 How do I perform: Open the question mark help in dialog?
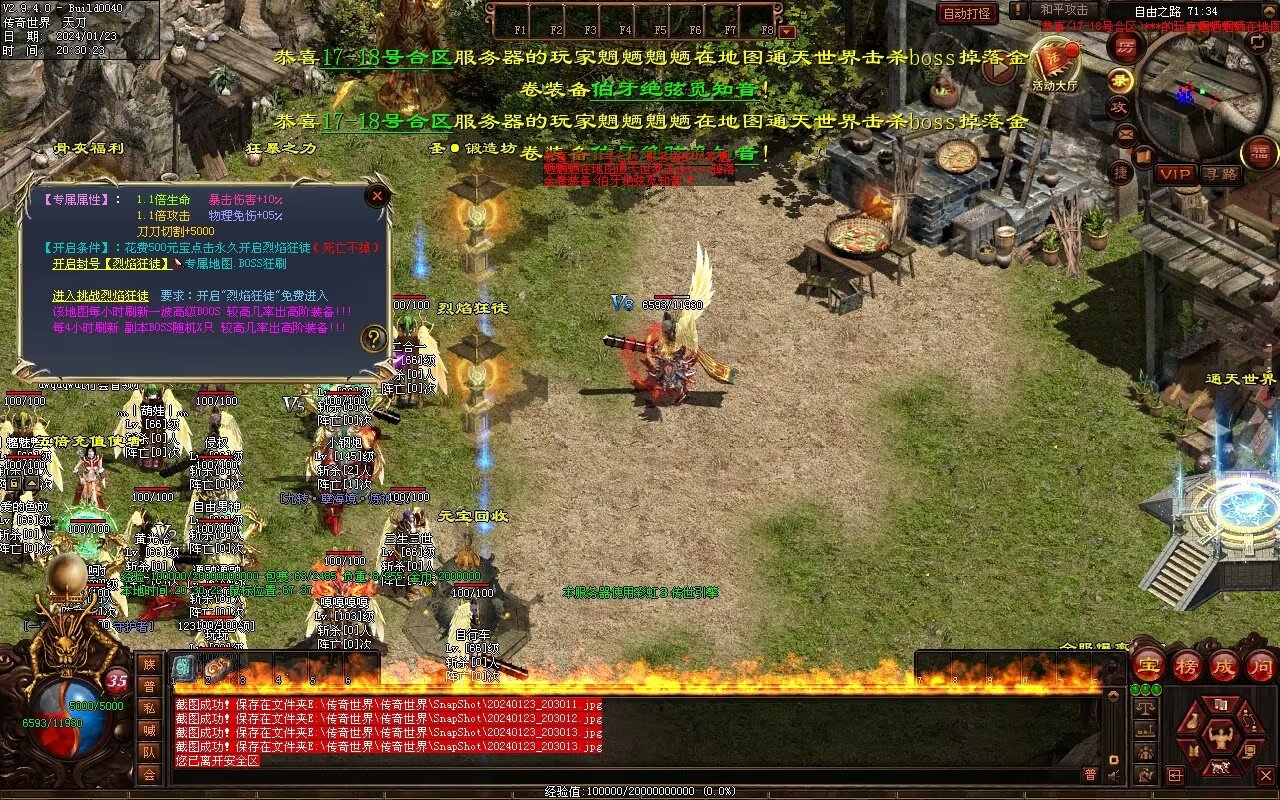click(x=373, y=338)
